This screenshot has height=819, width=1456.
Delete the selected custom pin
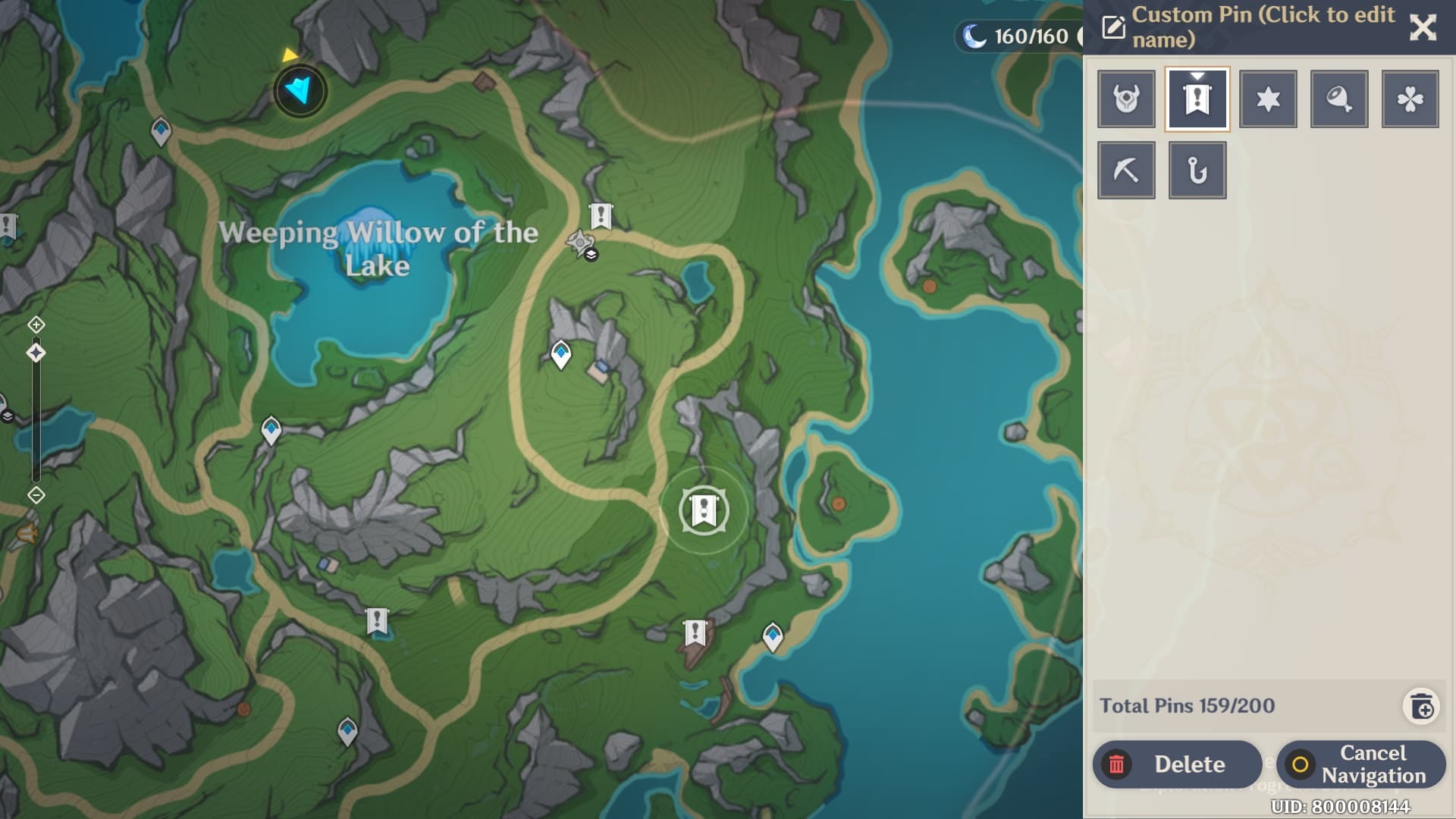1177,764
